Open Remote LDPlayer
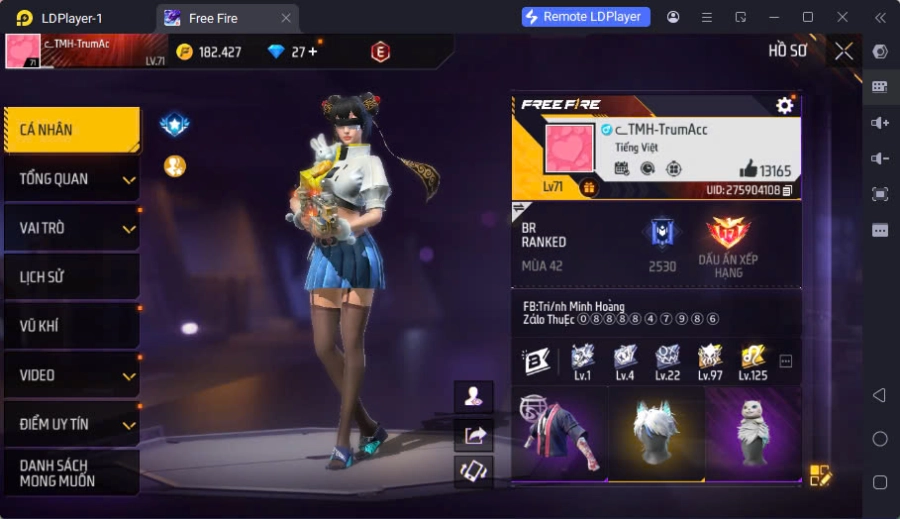 (586, 17)
